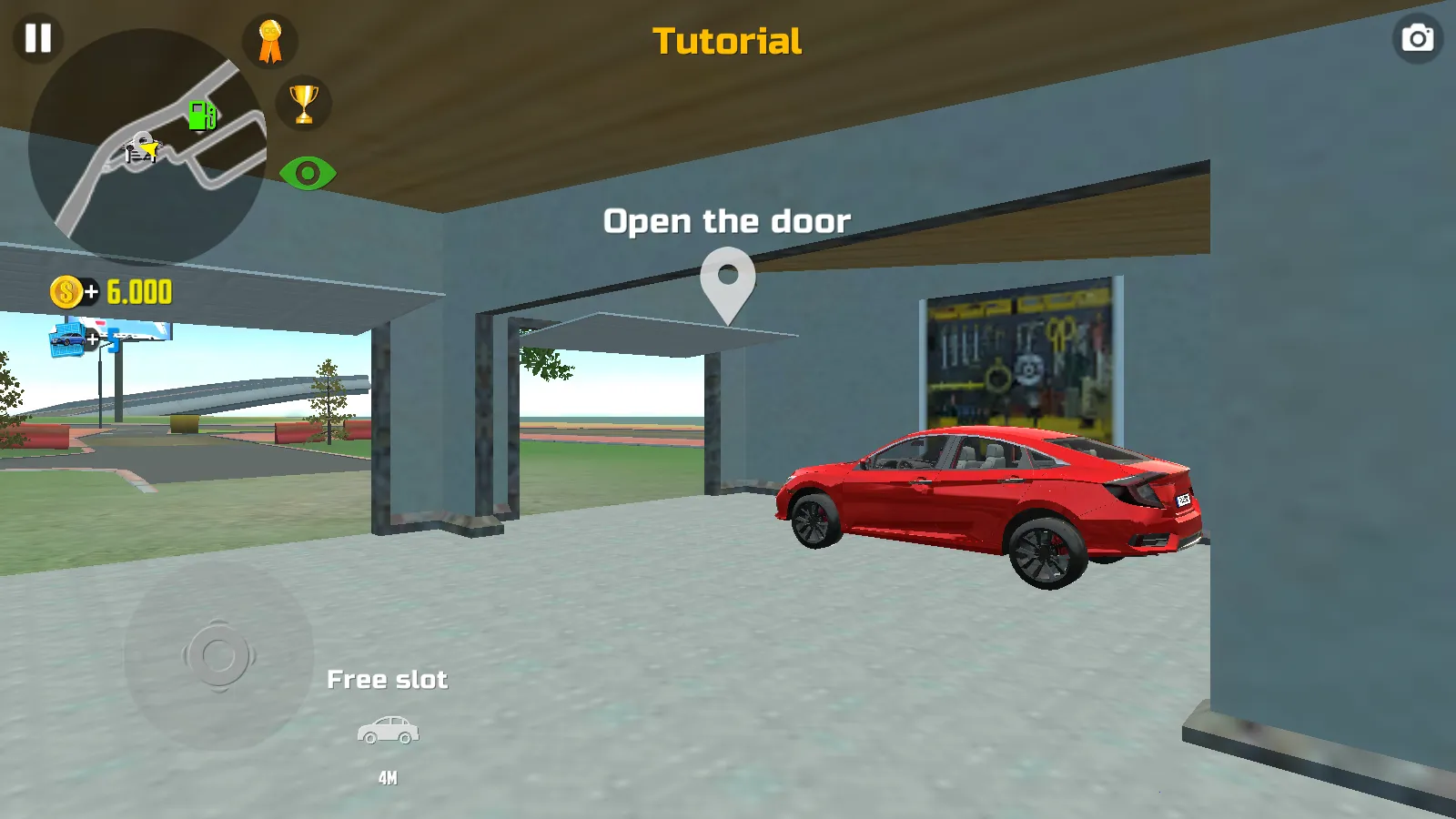1456x819 pixels.
Task: Open the circular minimap
Action: 147,147
